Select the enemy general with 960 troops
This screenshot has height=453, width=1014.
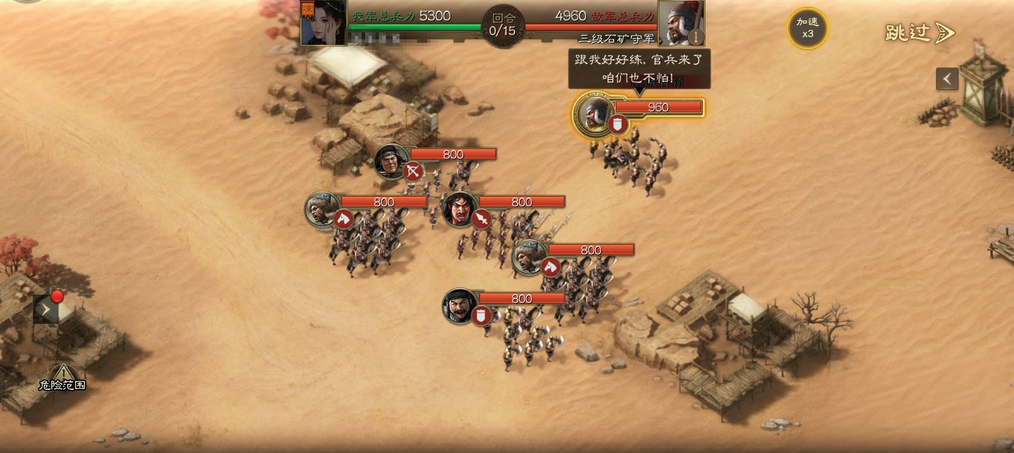tap(596, 114)
